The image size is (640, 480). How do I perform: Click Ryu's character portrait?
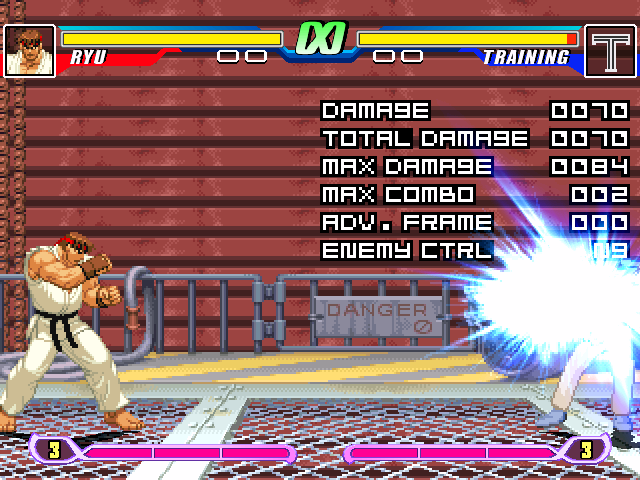tap(29, 50)
